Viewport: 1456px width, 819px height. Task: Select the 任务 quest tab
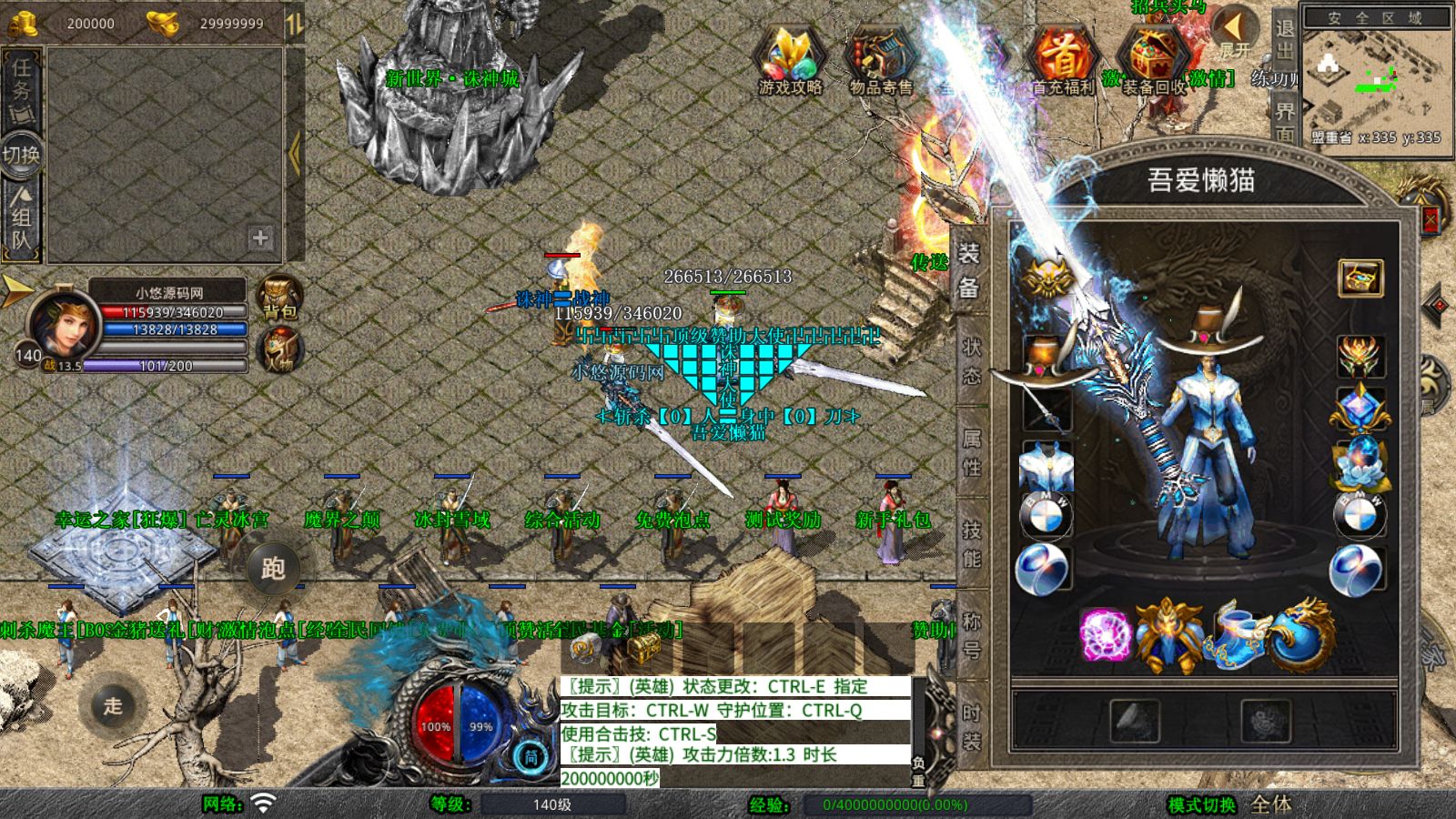coord(21,89)
